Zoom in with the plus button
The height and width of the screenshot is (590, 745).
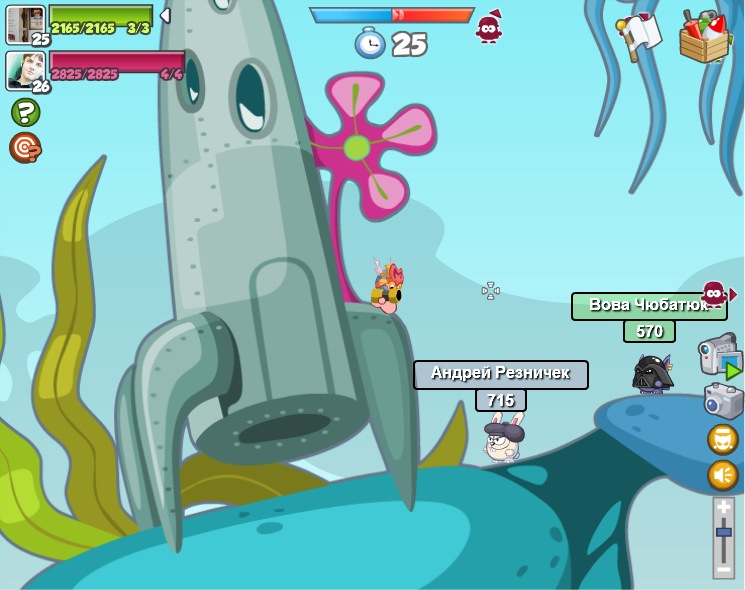coord(723,508)
